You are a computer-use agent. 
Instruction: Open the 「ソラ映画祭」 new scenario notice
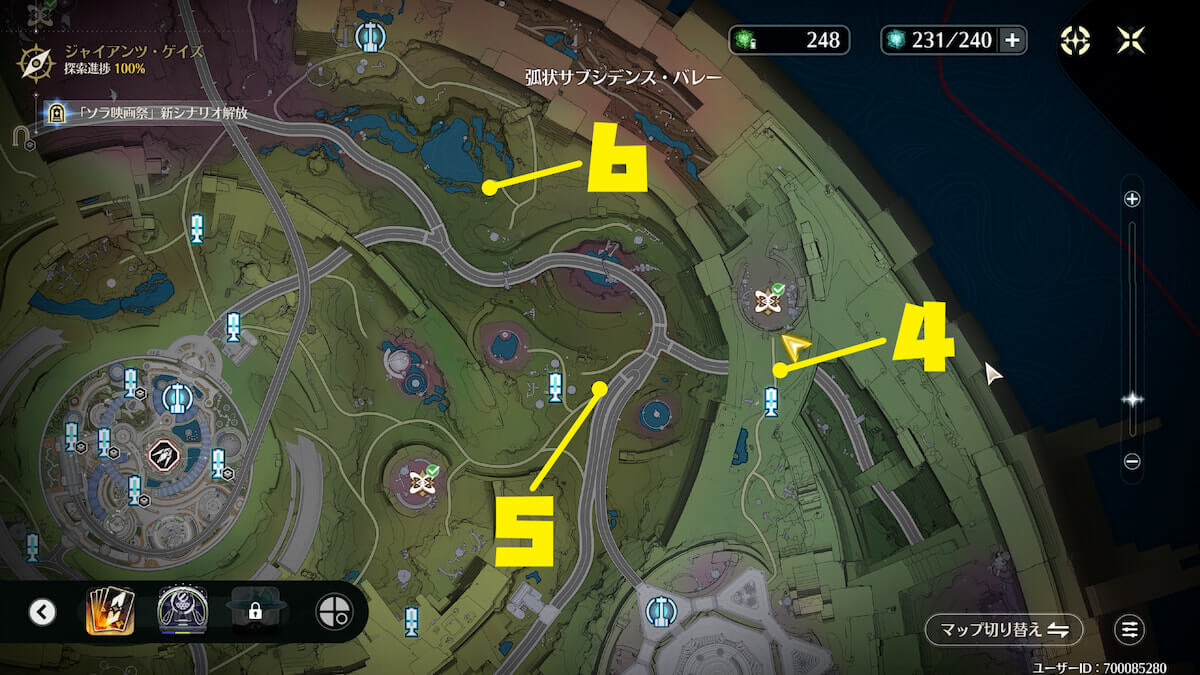pos(150,114)
